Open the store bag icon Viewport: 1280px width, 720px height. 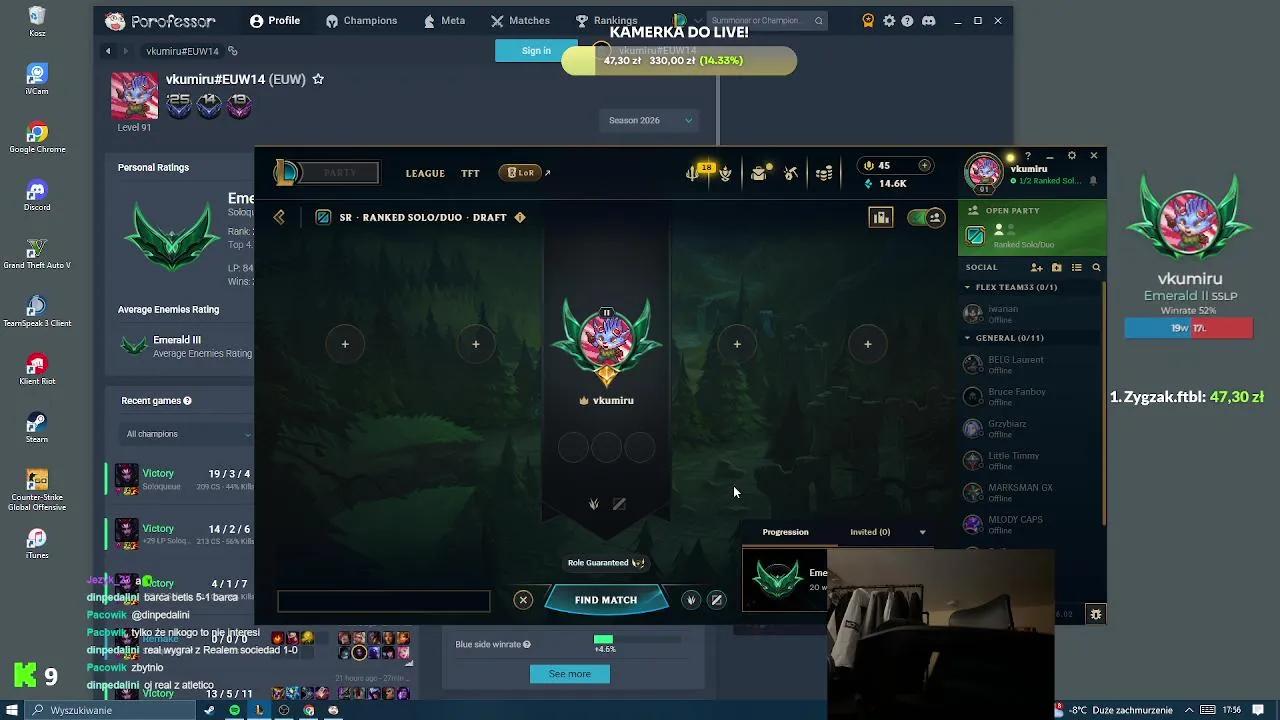coord(757,172)
